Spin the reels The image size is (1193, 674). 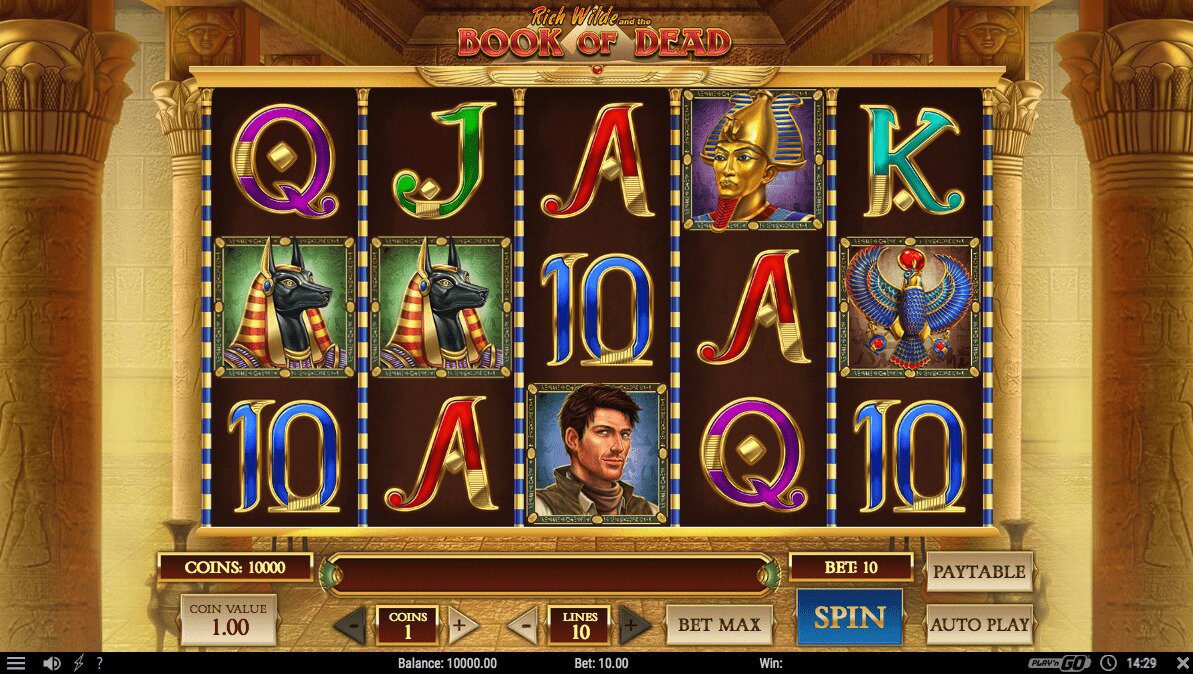pos(849,617)
